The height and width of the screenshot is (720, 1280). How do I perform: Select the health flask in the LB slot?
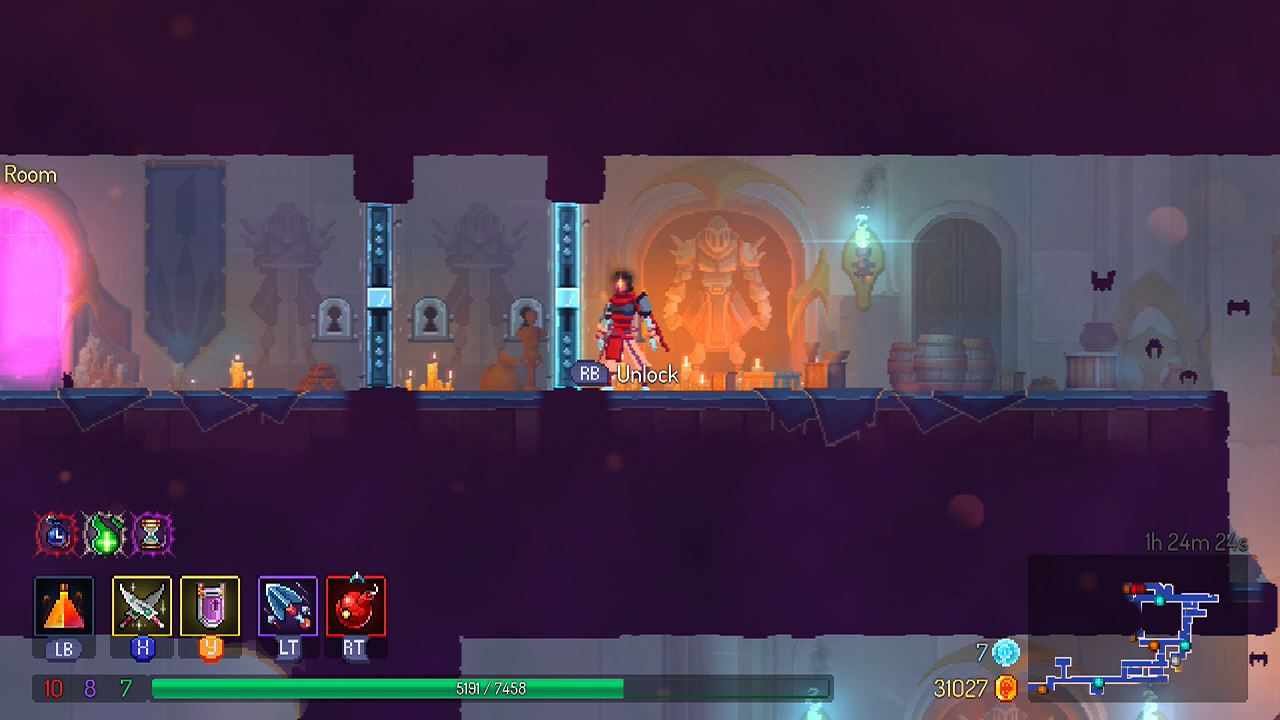[x=63, y=604]
